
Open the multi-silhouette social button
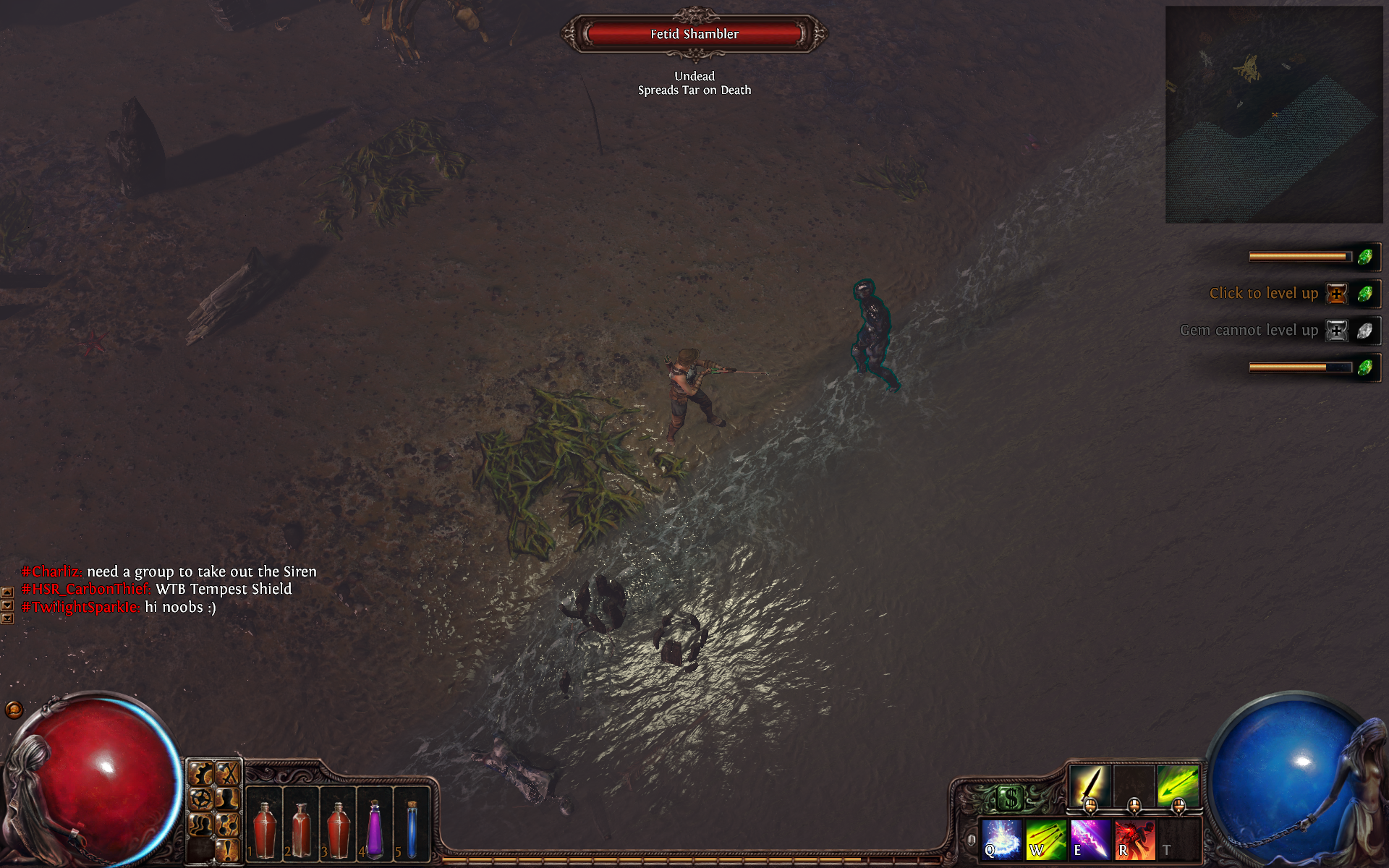[x=201, y=824]
